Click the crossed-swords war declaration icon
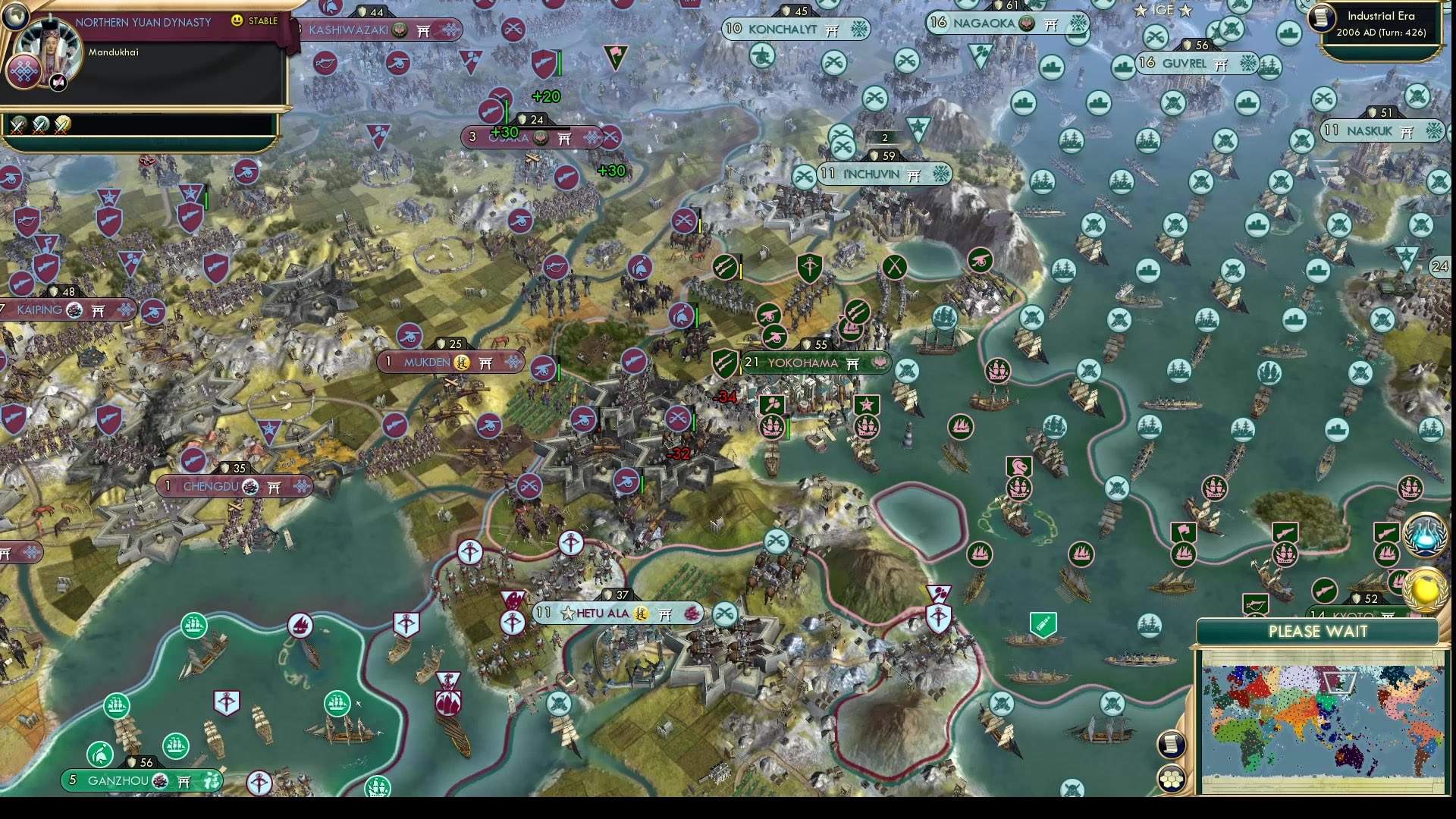This screenshot has height=819, width=1456. point(19,124)
